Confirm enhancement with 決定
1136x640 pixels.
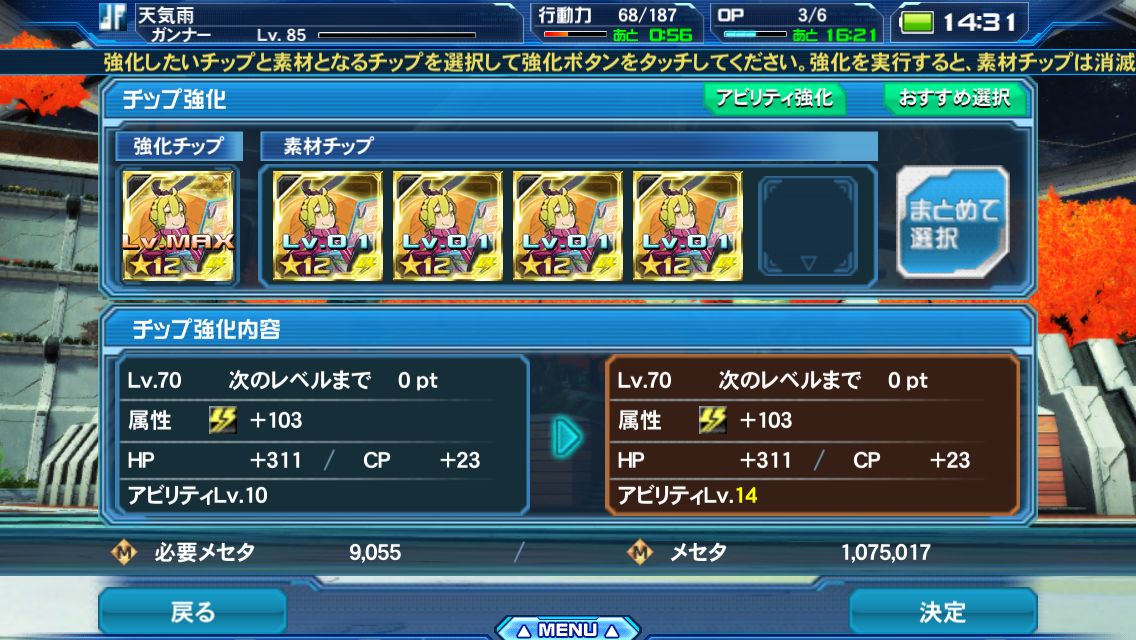point(942,611)
